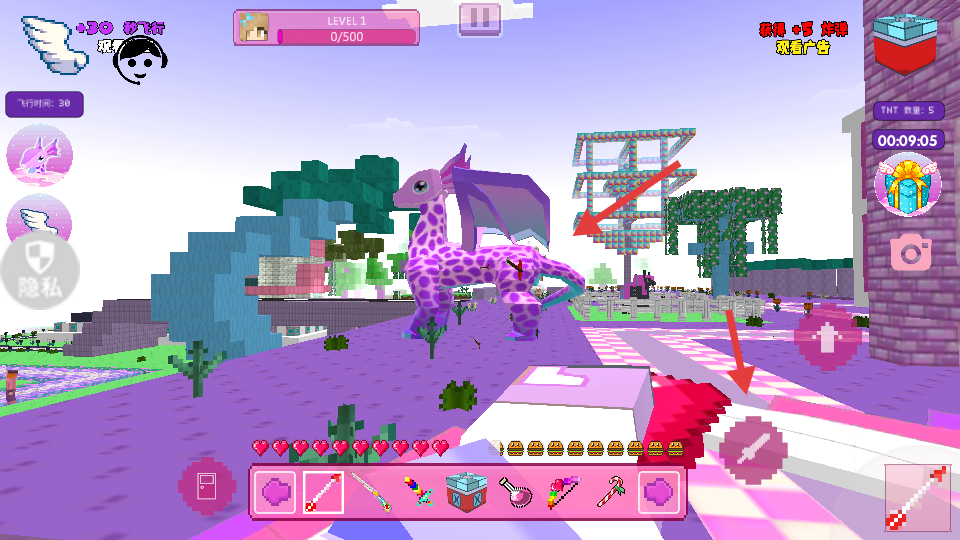Select the white rifle hotbar slot
The width and height of the screenshot is (960, 540).
370,492
